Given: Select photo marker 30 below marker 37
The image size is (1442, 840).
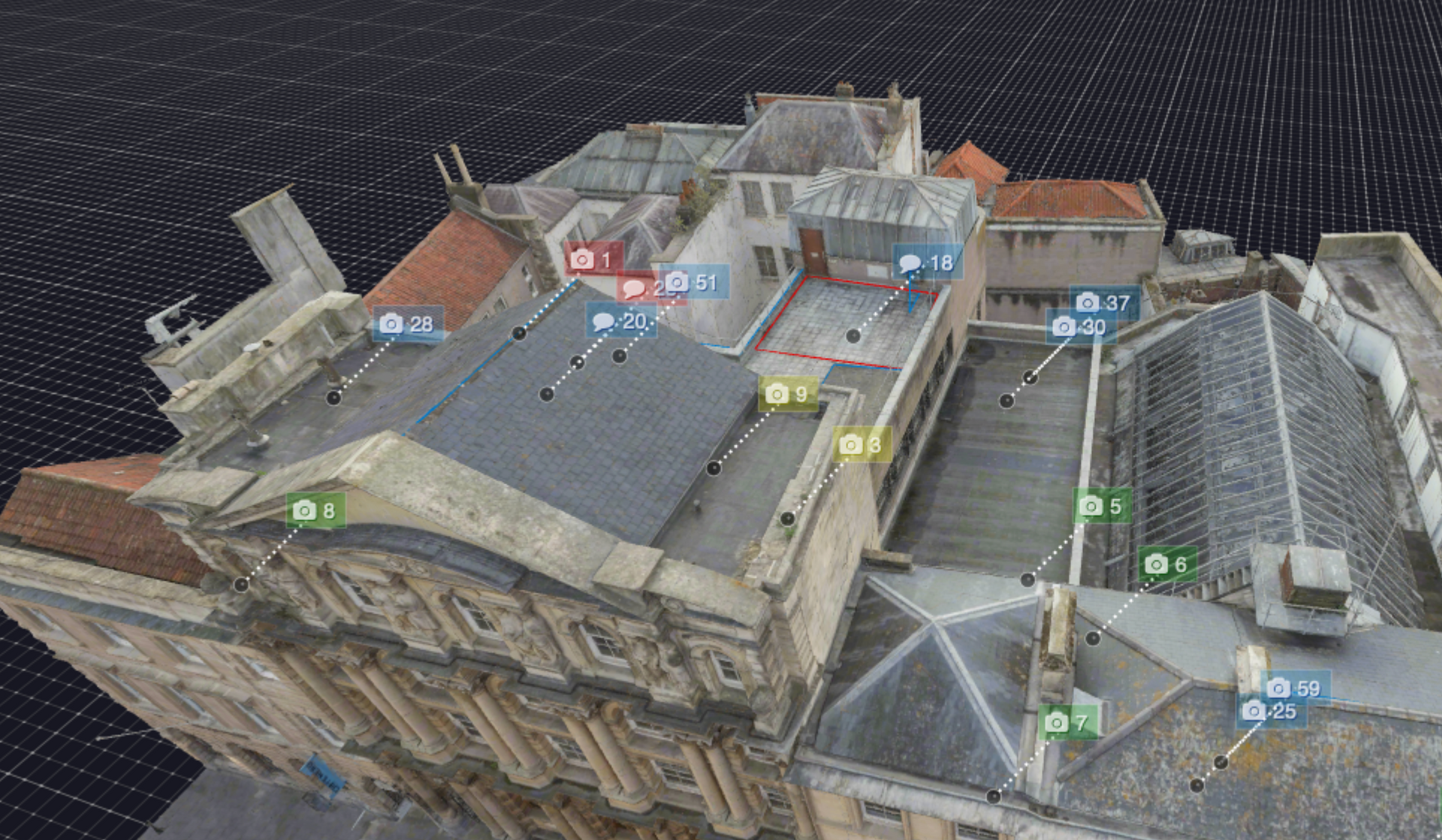Looking at the screenshot, I should tap(1079, 327).
